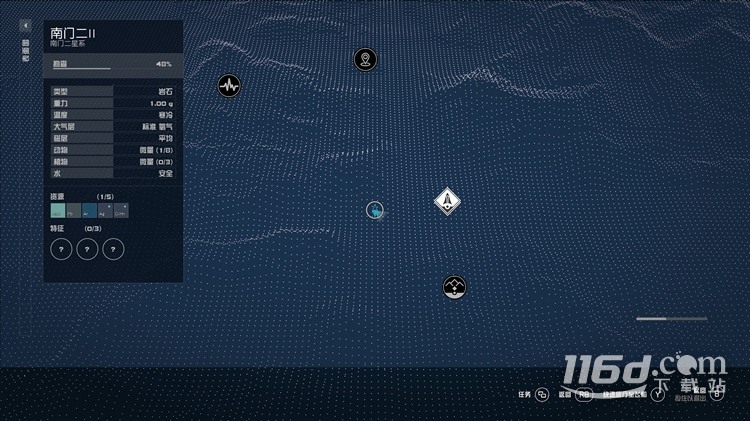750x421 pixels.
Task: Click the blue player position marker
Action: (x=375, y=210)
